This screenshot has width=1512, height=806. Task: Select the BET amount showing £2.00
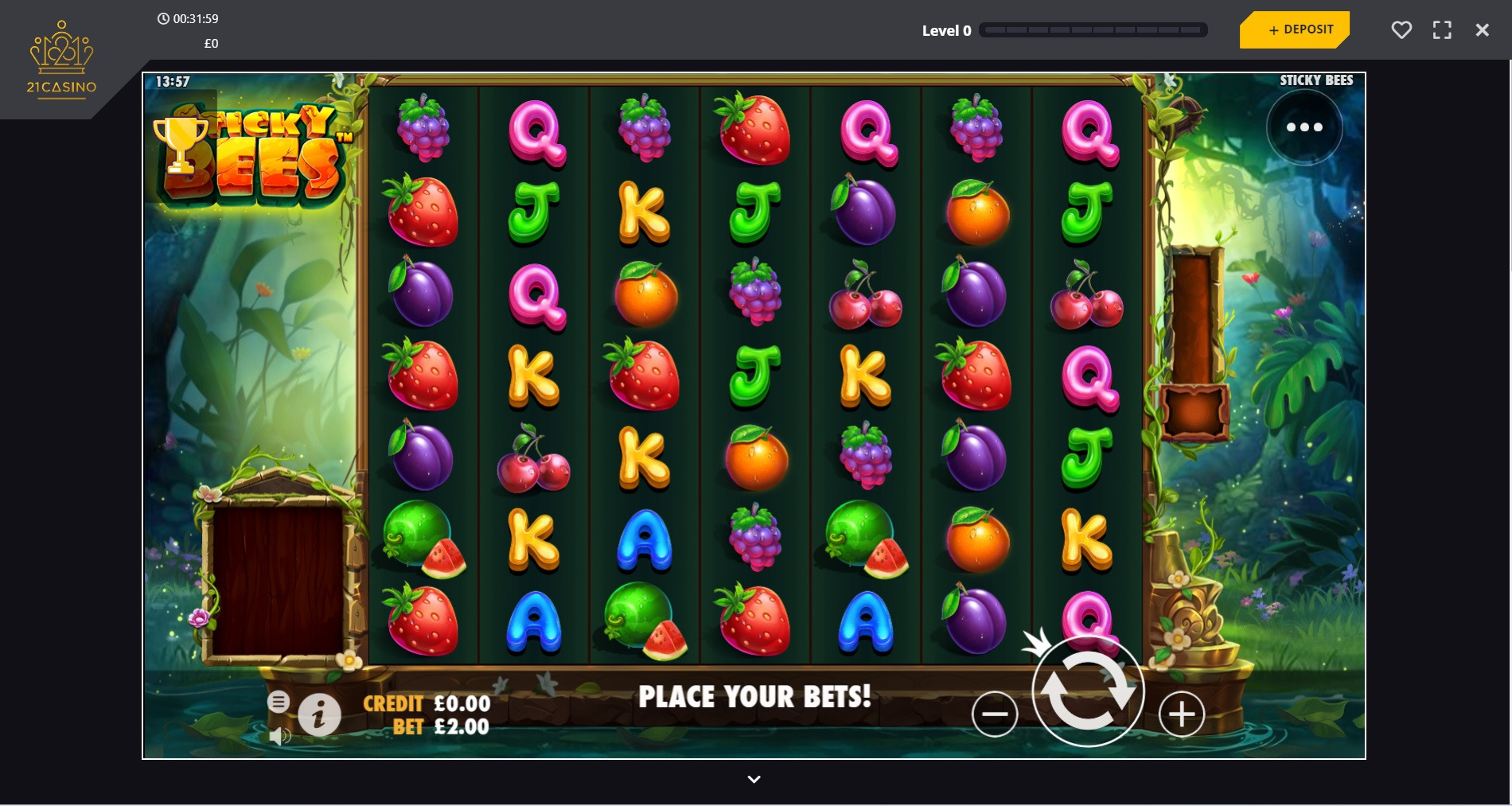pos(442,726)
